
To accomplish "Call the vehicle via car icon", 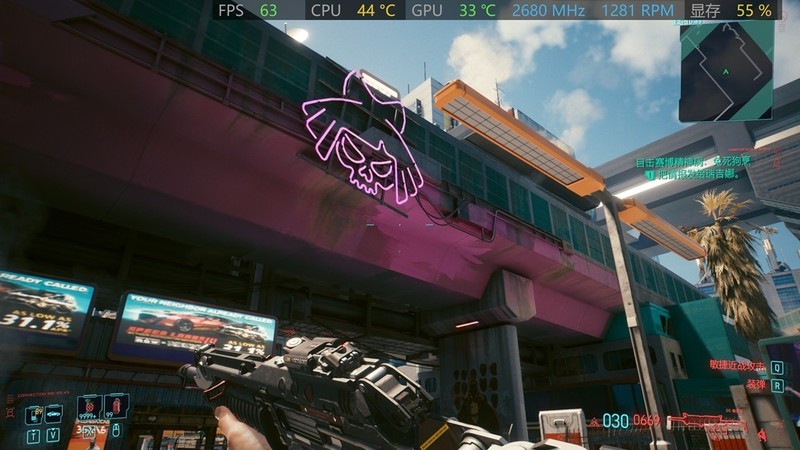I will click(54, 413).
